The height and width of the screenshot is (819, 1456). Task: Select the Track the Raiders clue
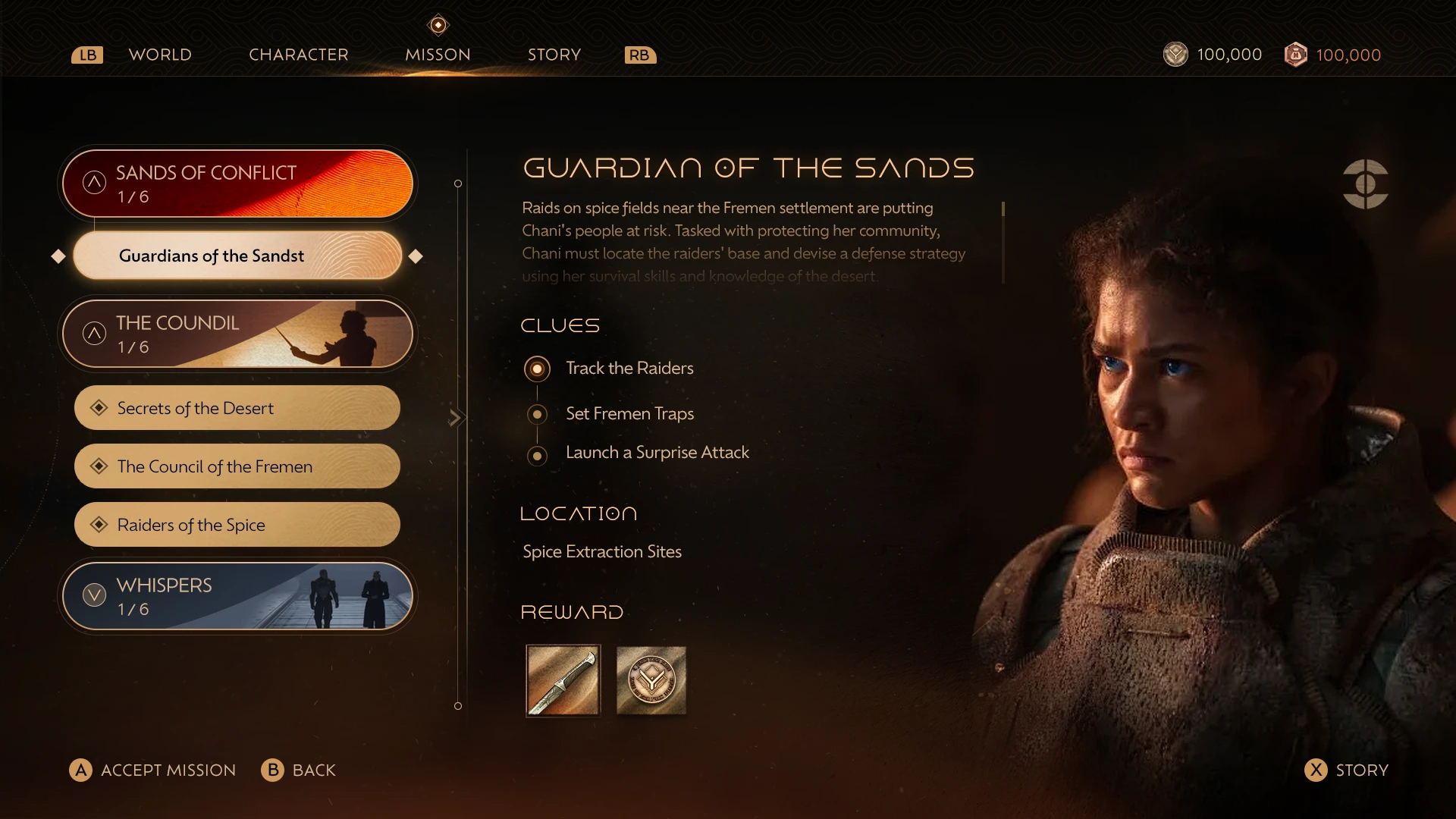click(x=629, y=369)
